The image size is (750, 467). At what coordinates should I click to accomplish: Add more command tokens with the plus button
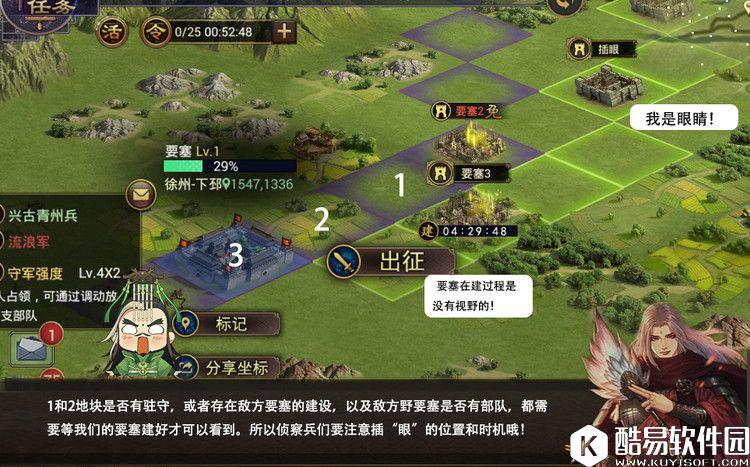(x=284, y=30)
